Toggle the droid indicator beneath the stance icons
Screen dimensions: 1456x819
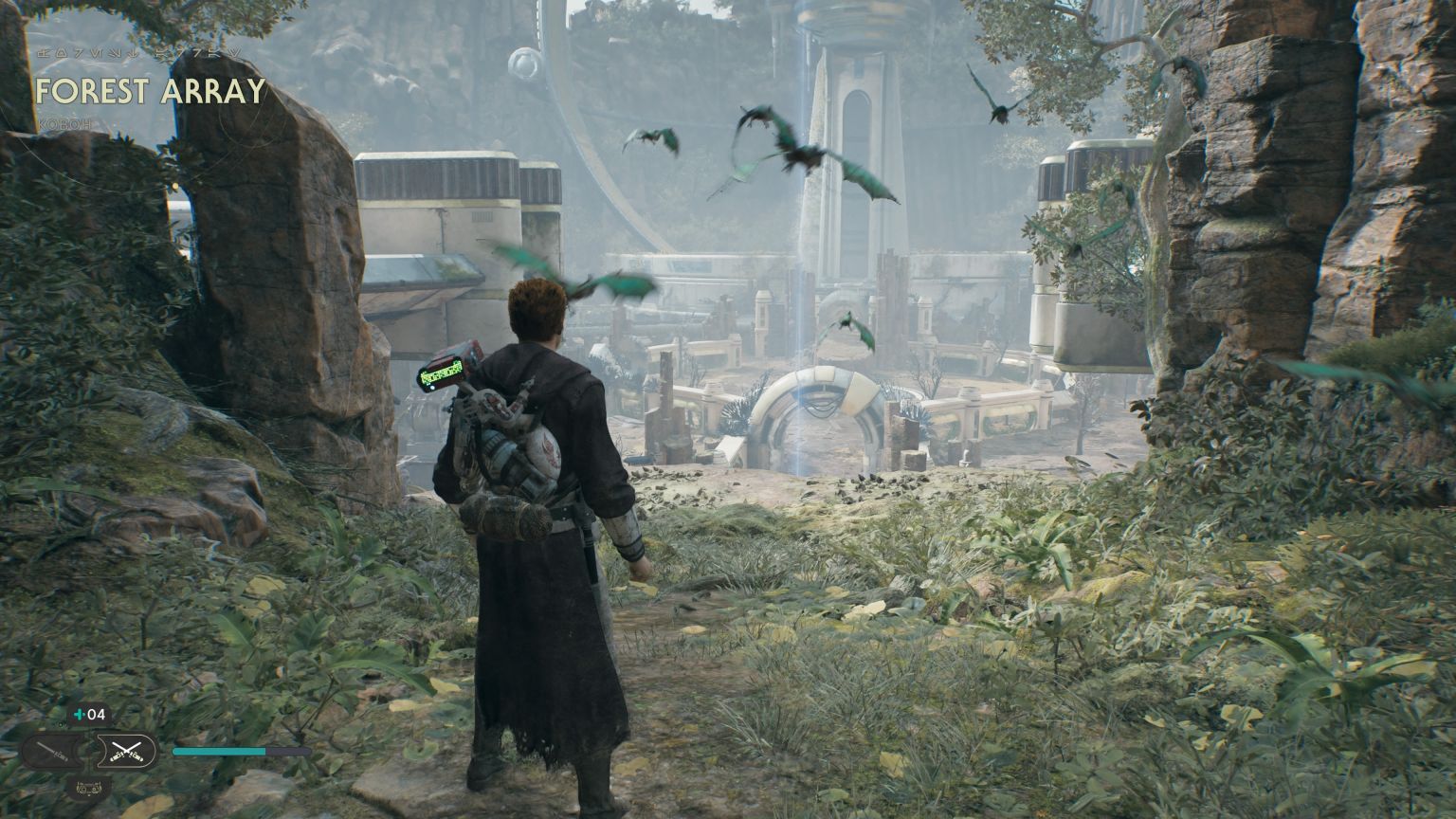[90, 788]
